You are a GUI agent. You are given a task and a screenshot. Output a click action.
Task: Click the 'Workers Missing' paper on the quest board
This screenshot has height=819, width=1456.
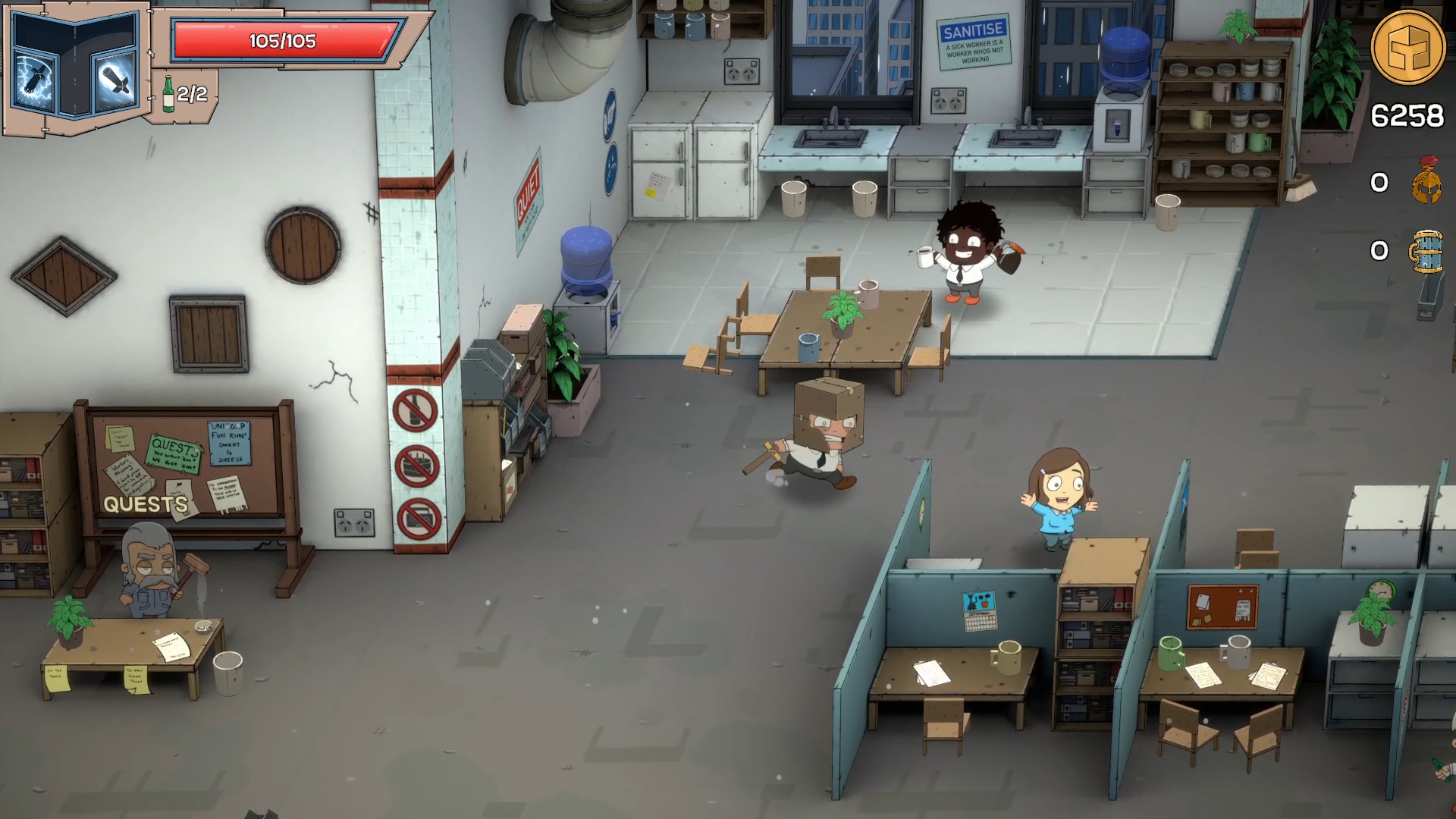(x=129, y=478)
